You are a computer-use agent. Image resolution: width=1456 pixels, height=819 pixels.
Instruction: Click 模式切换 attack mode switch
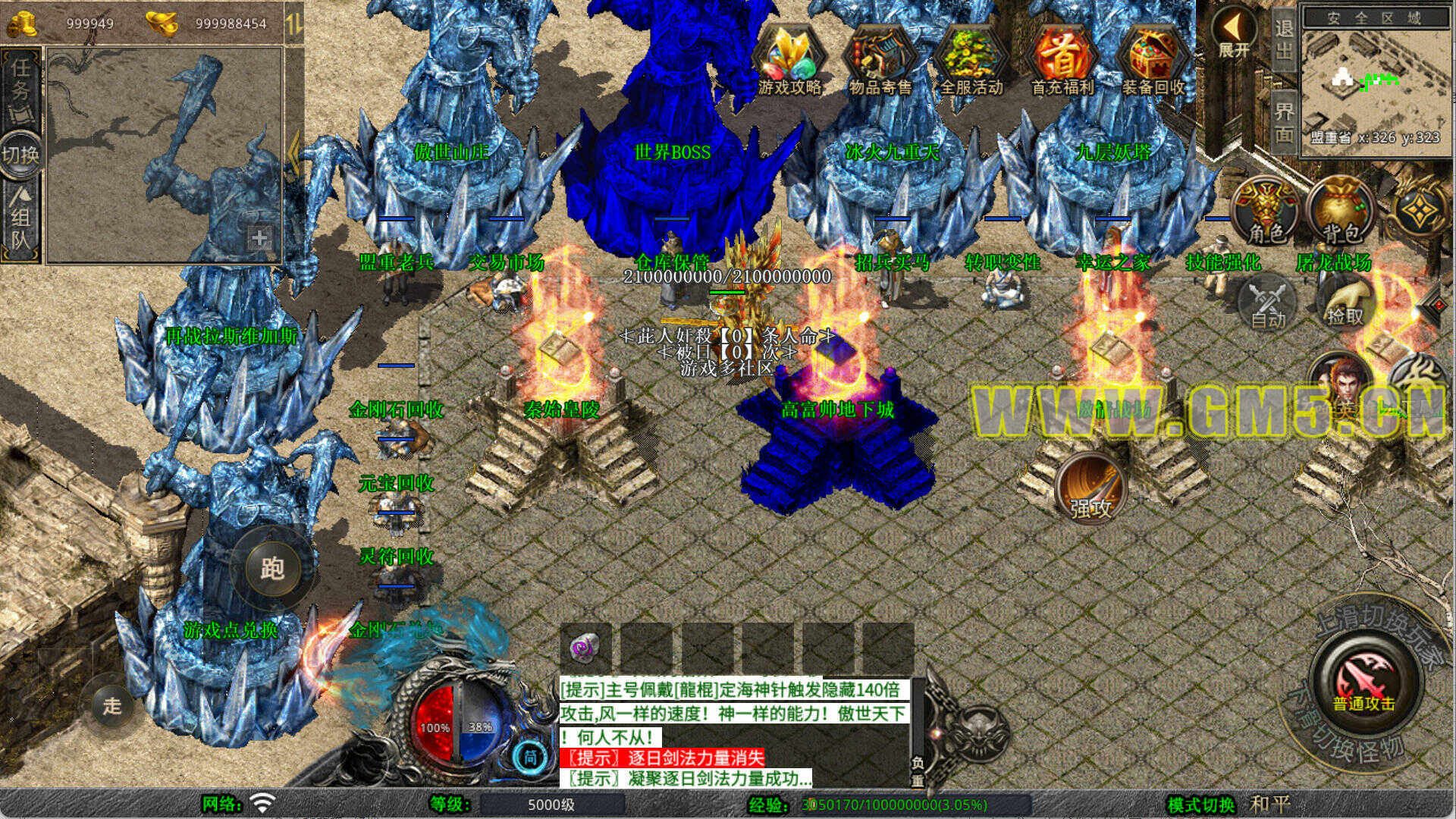1200,805
